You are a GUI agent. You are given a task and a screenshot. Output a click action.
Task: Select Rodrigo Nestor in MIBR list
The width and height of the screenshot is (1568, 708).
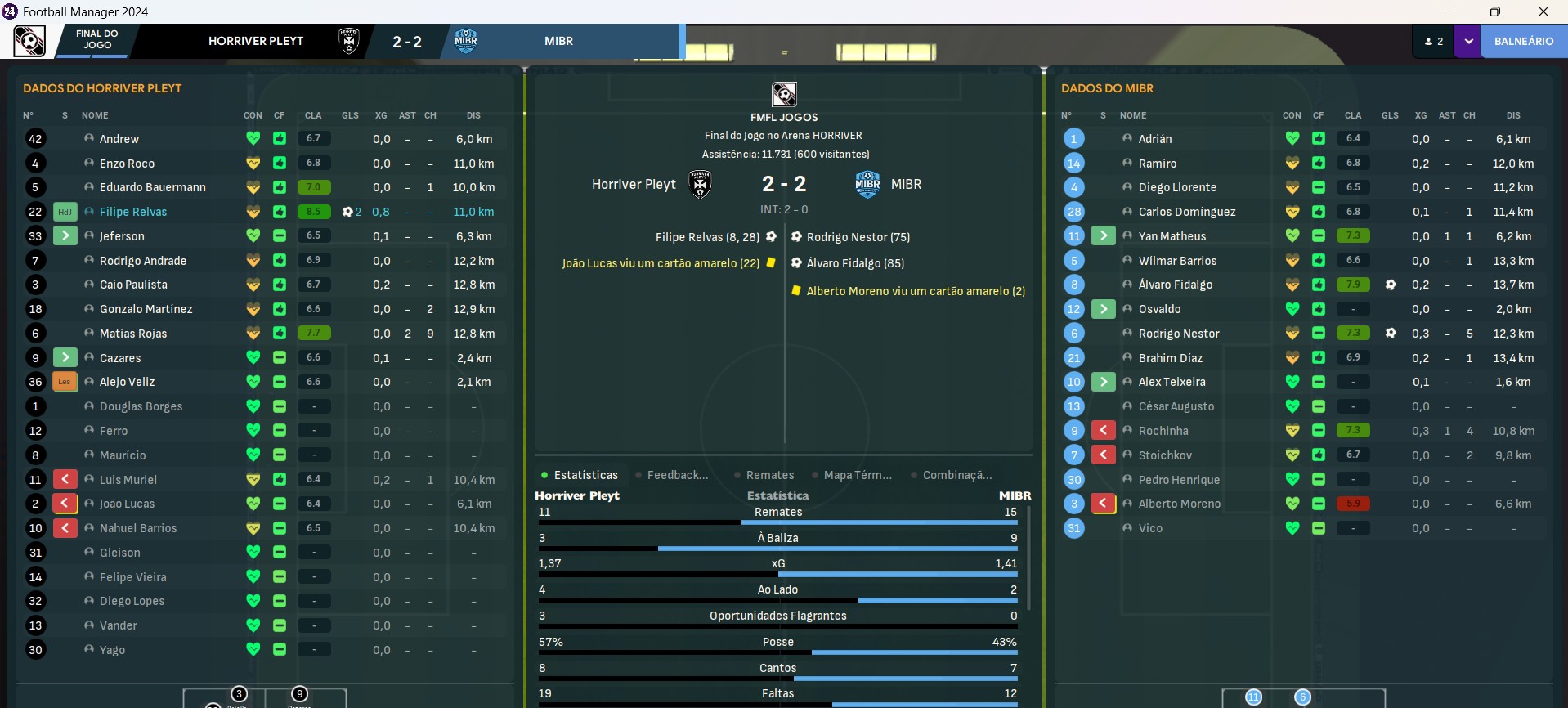tap(1178, 334)
